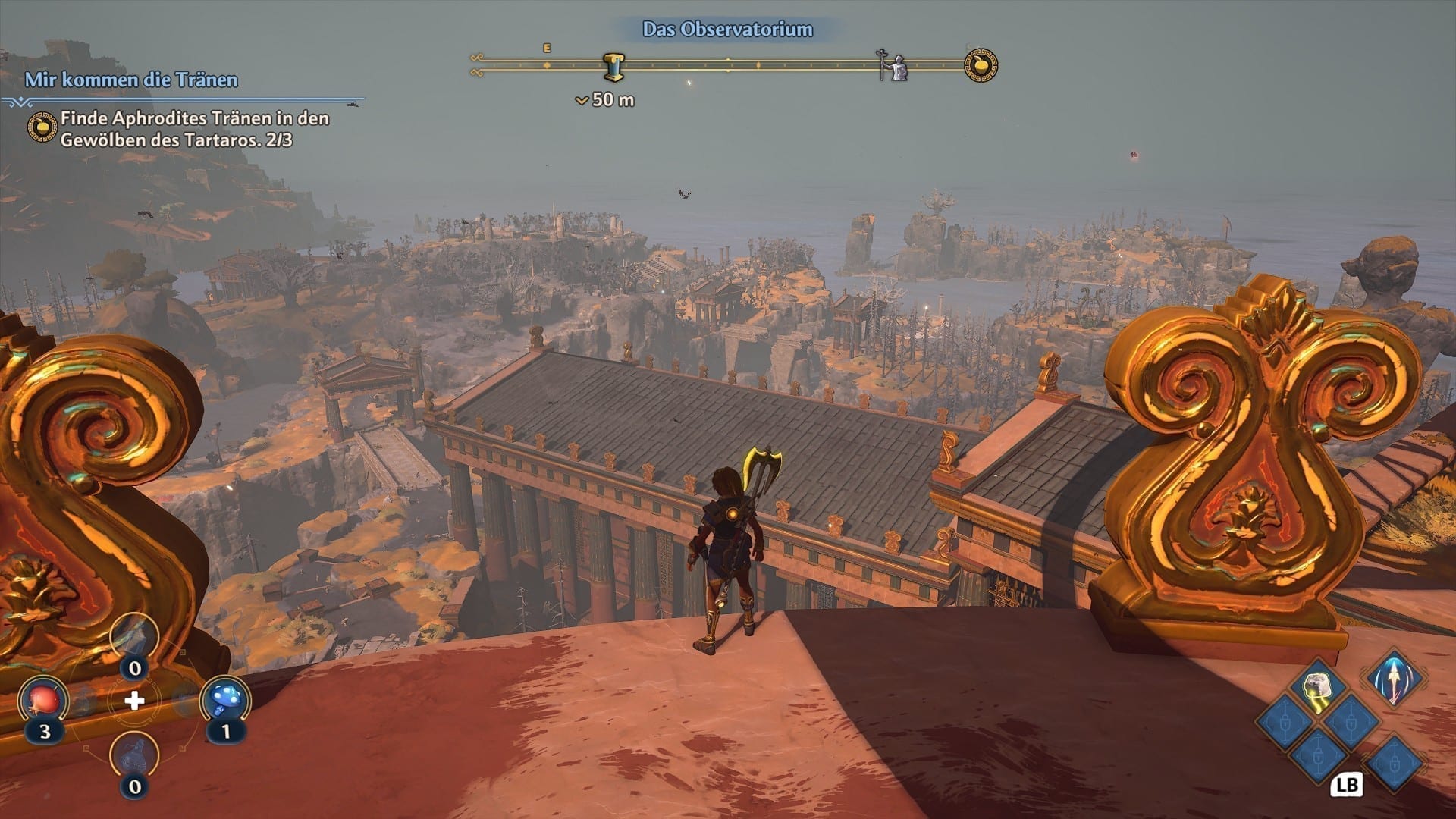This screenshot has width=1456, height=819.
Task: Use the red pomegranate health item
Action: coord(44,701)
